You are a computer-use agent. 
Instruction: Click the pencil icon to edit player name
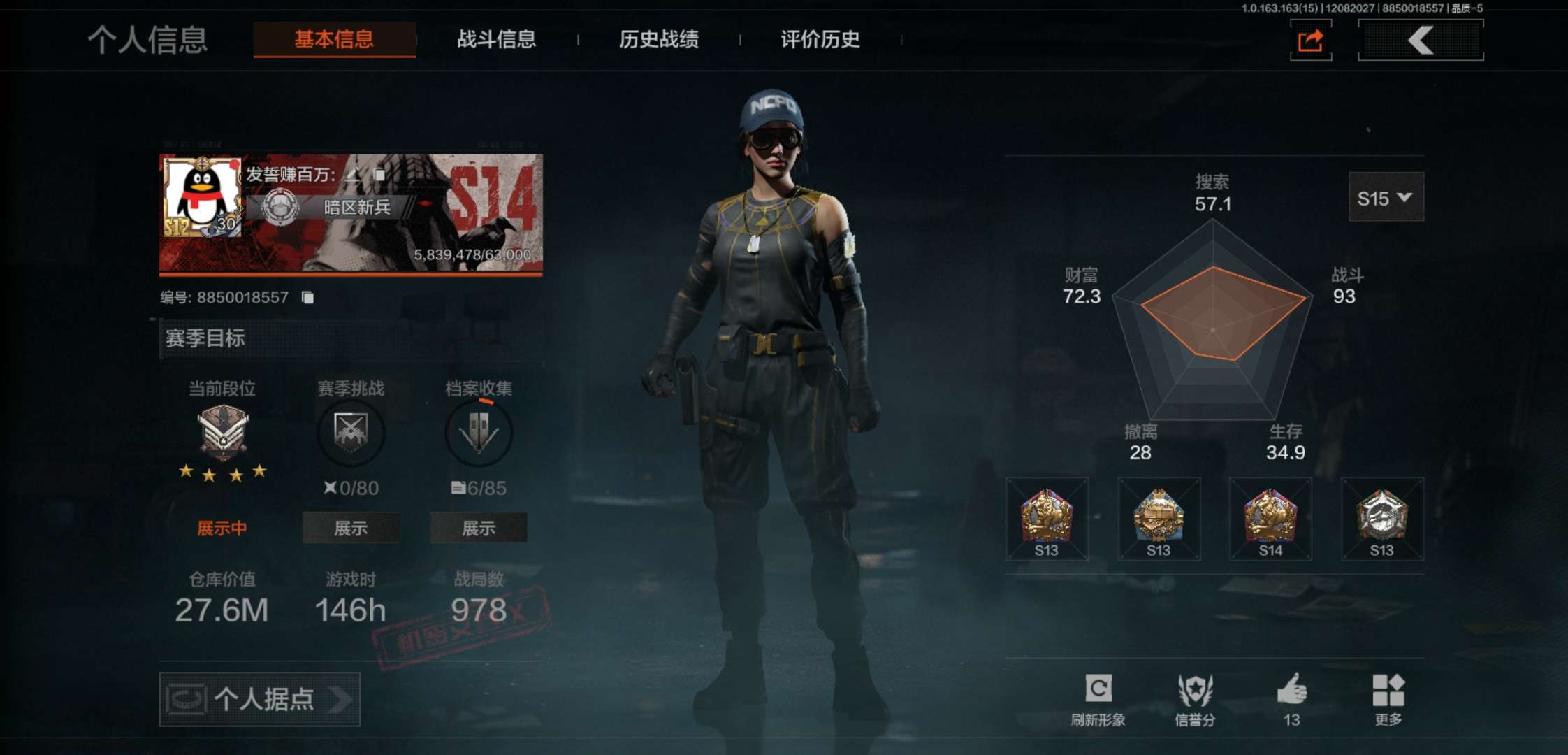tap(354, 175)
